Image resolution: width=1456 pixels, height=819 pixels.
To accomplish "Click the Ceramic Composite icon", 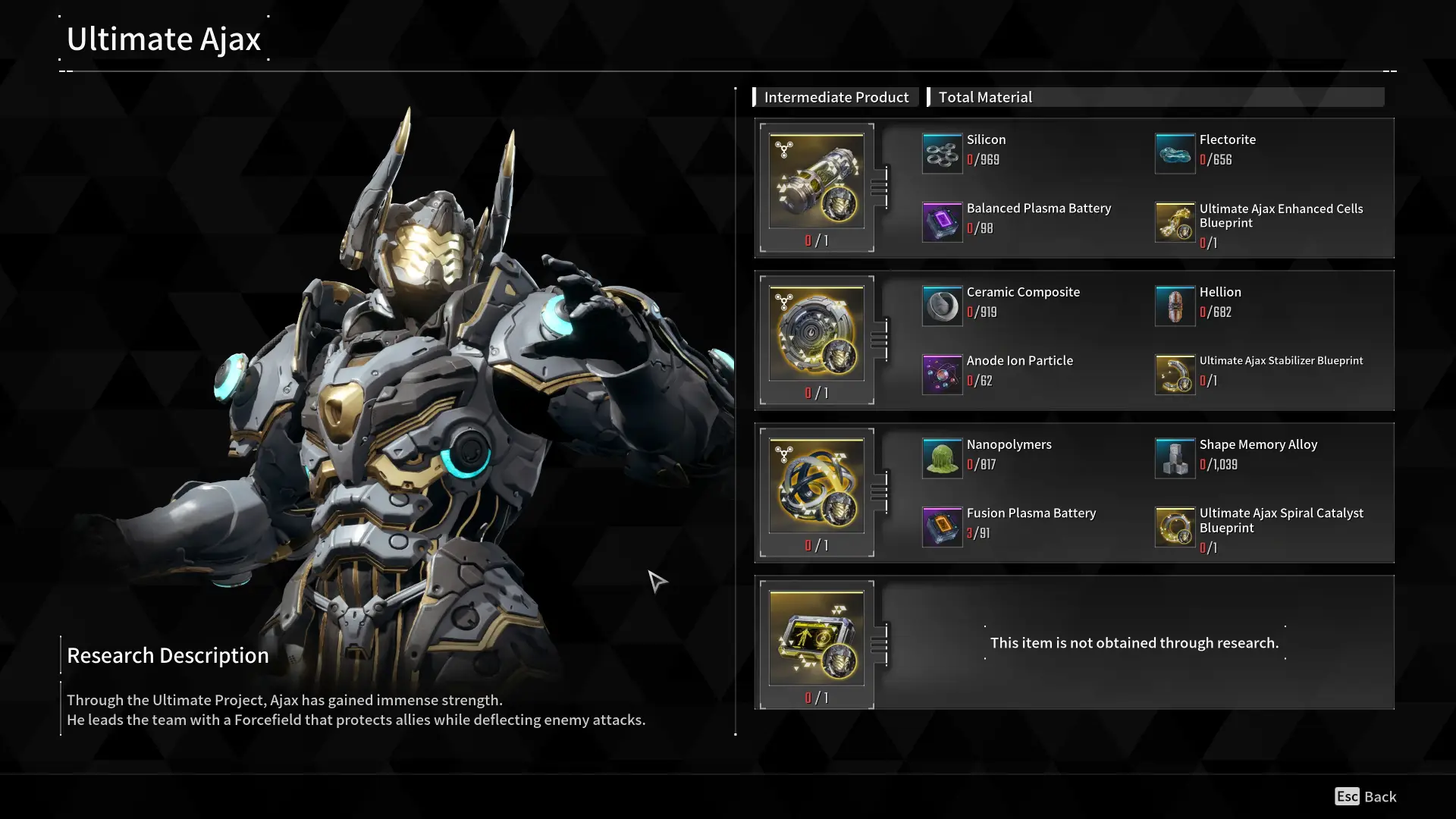I will tap(942, 306).
